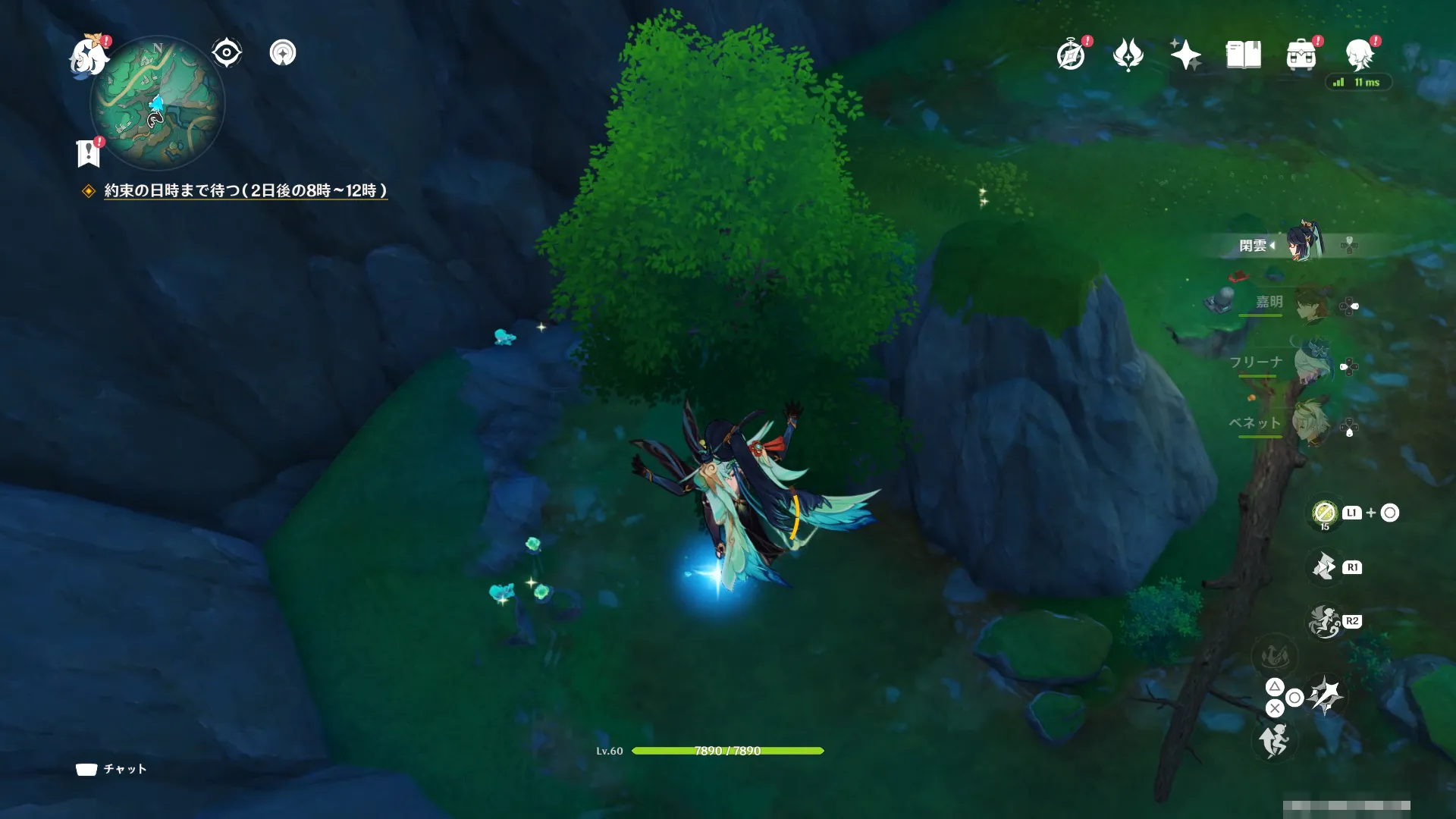
Task: Open the character screen icon
Action: click(x=1359, y=55)
